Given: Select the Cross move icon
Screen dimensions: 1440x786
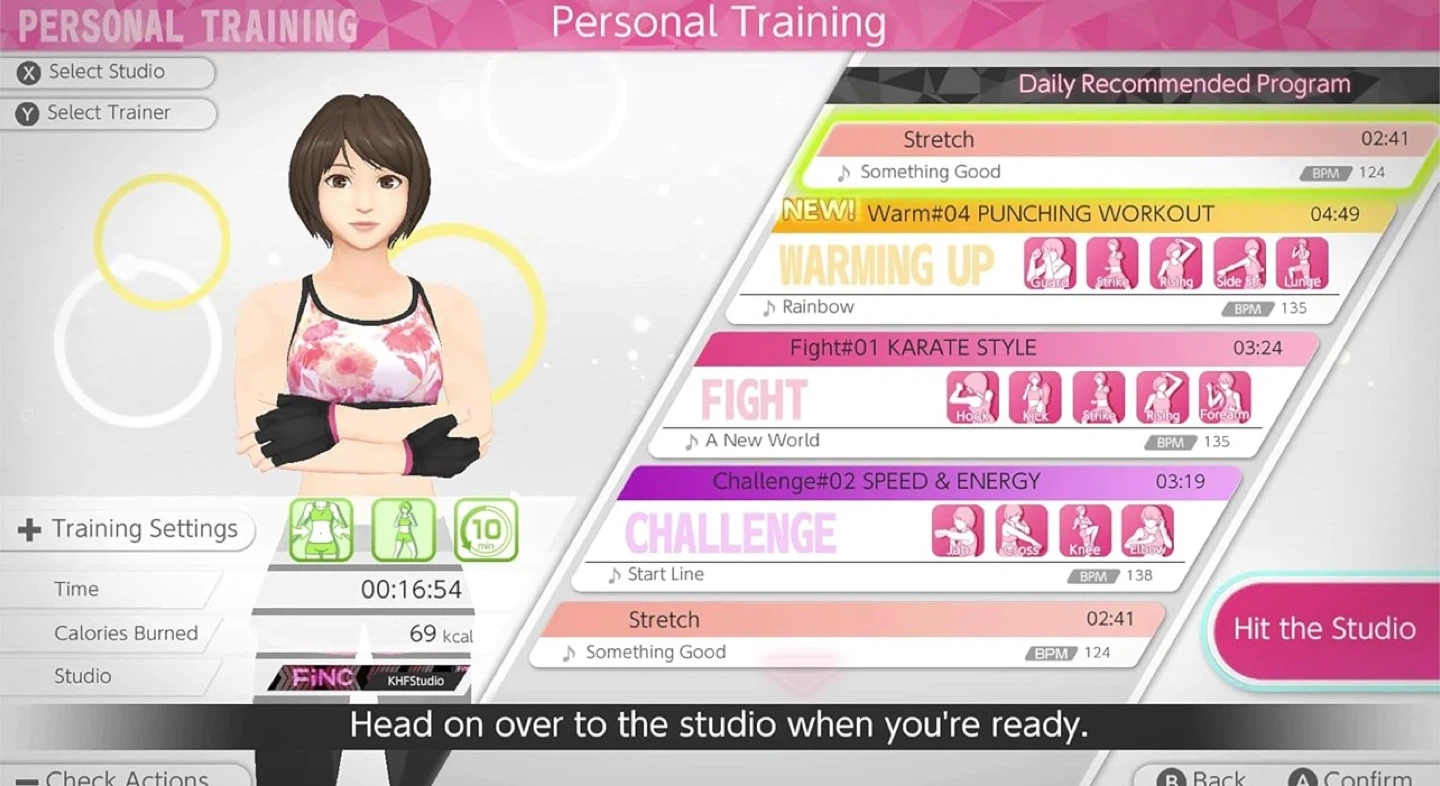Looking at the screenshot, I should click(1021, 531).
